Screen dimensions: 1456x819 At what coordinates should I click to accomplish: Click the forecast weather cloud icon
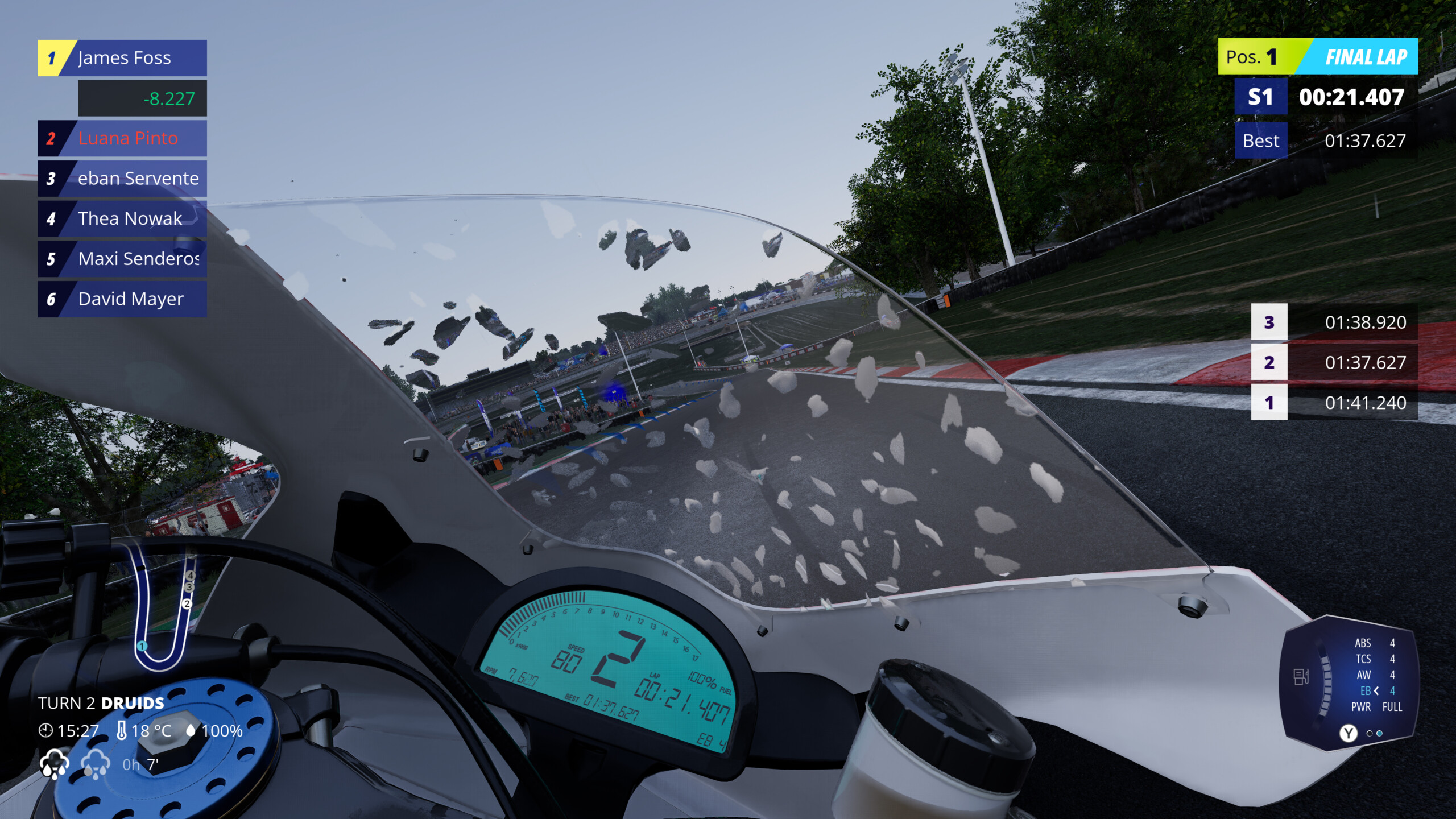tap(96, 764)
